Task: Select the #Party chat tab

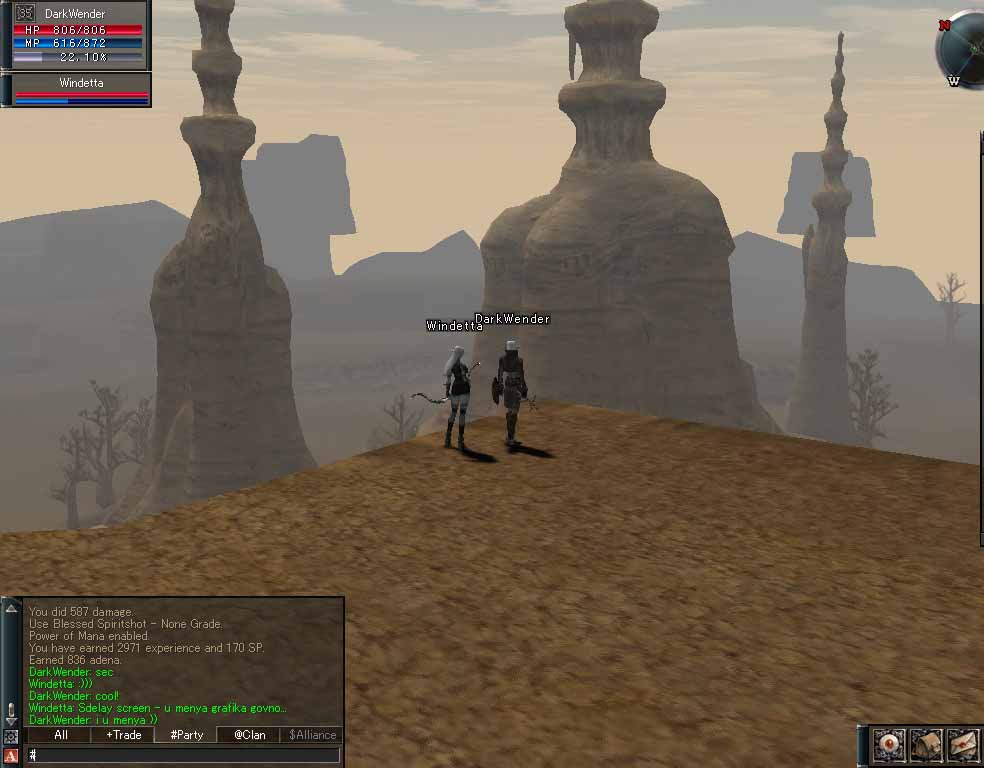Action: click(186, 735)
